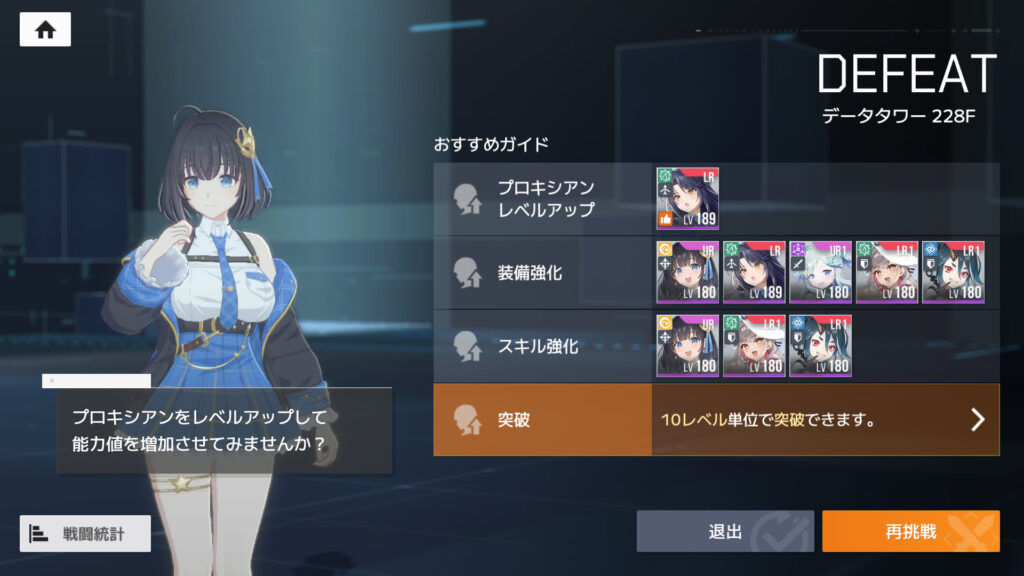Open the スキル強化 skill guide
The image size is (1024, 576).
(543, 346)
